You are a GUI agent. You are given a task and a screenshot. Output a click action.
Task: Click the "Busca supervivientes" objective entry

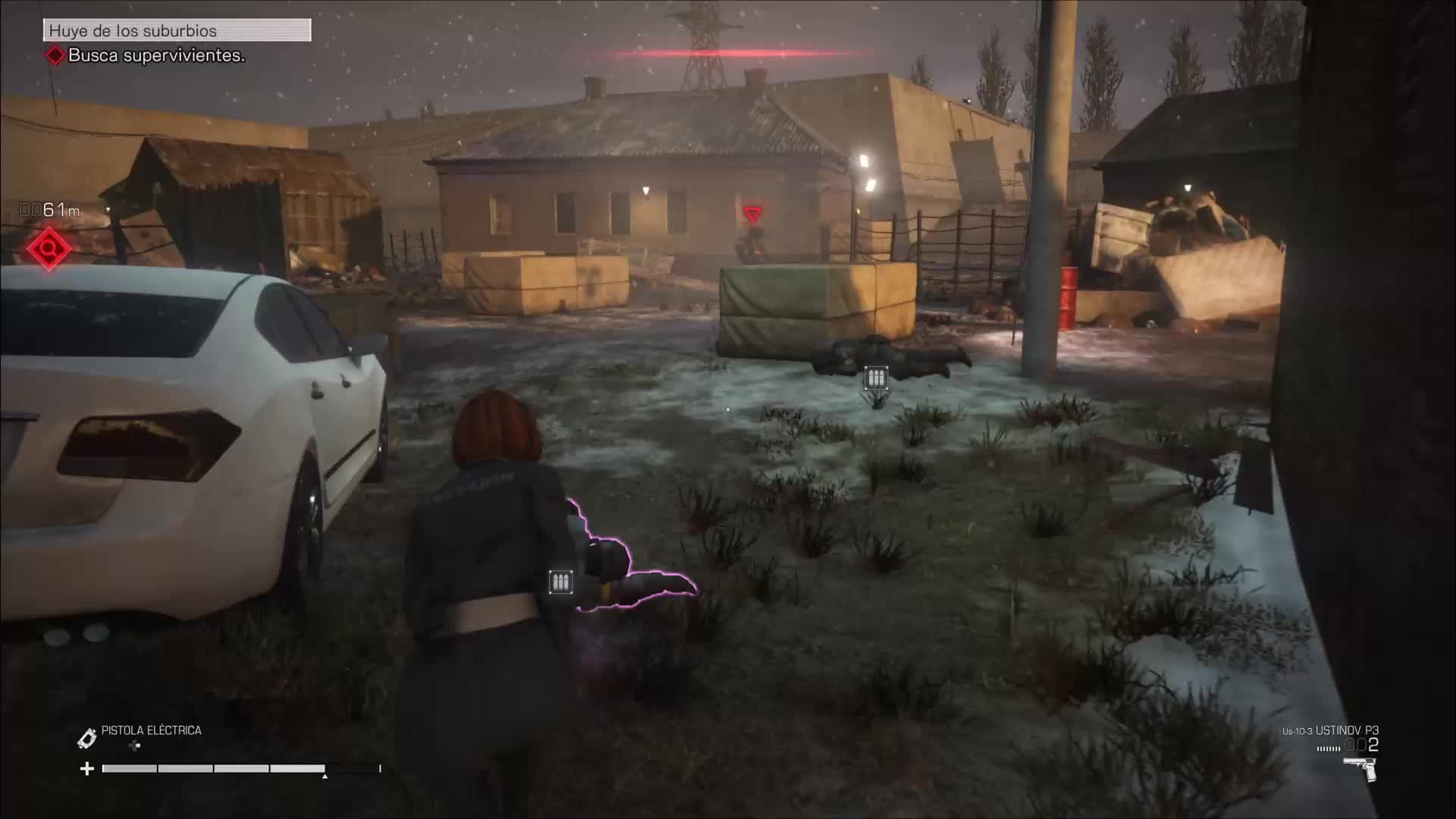[155, 55]
